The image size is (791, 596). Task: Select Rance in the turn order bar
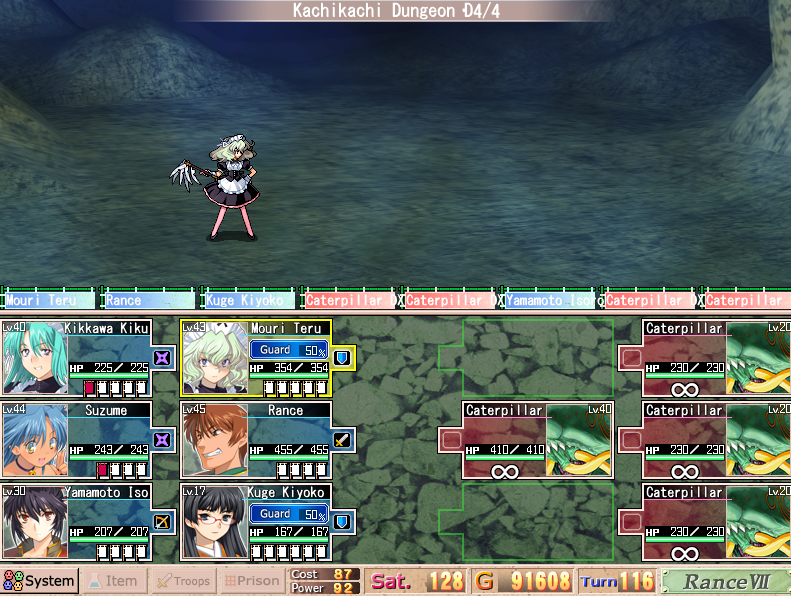coord(148,299)
